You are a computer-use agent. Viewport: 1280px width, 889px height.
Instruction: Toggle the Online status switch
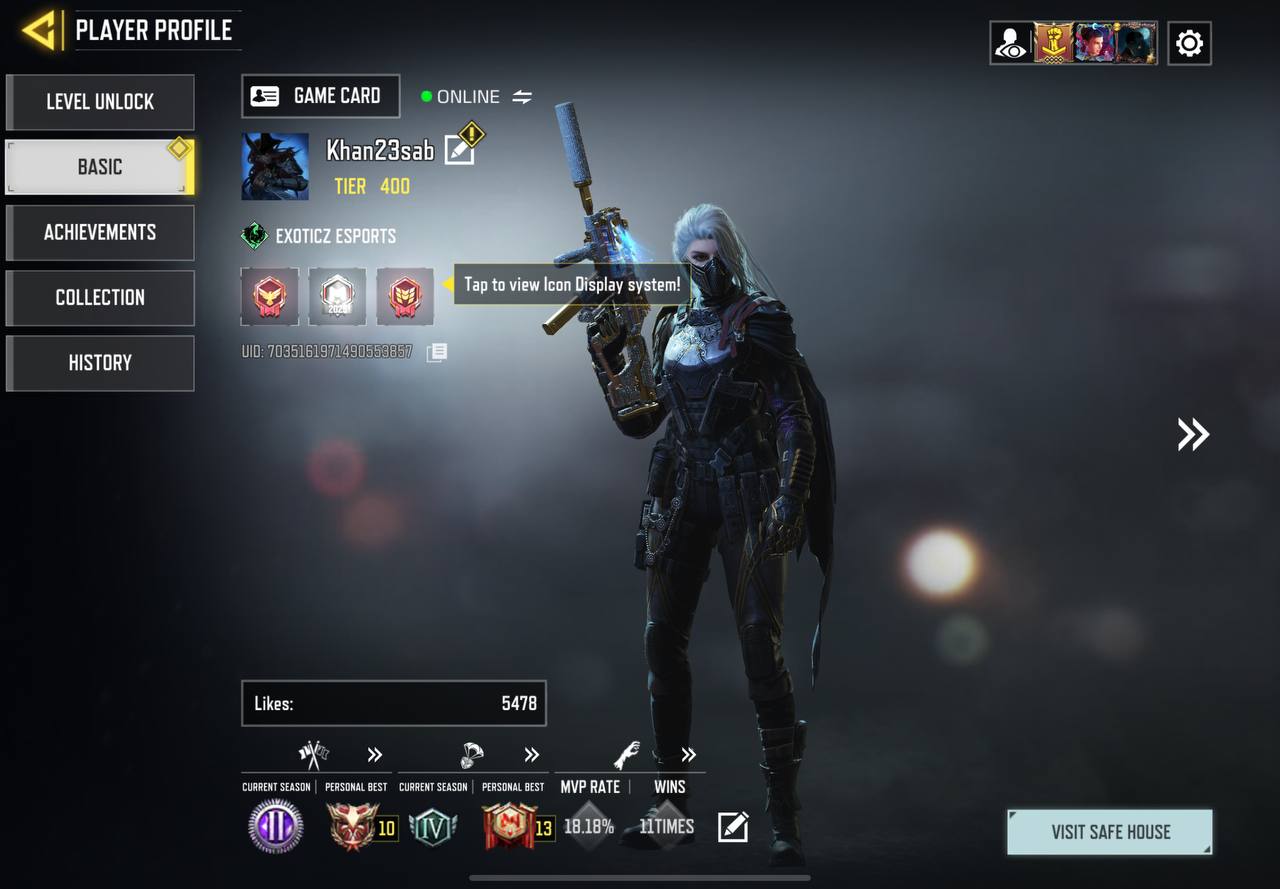click(x=522, y=97)
